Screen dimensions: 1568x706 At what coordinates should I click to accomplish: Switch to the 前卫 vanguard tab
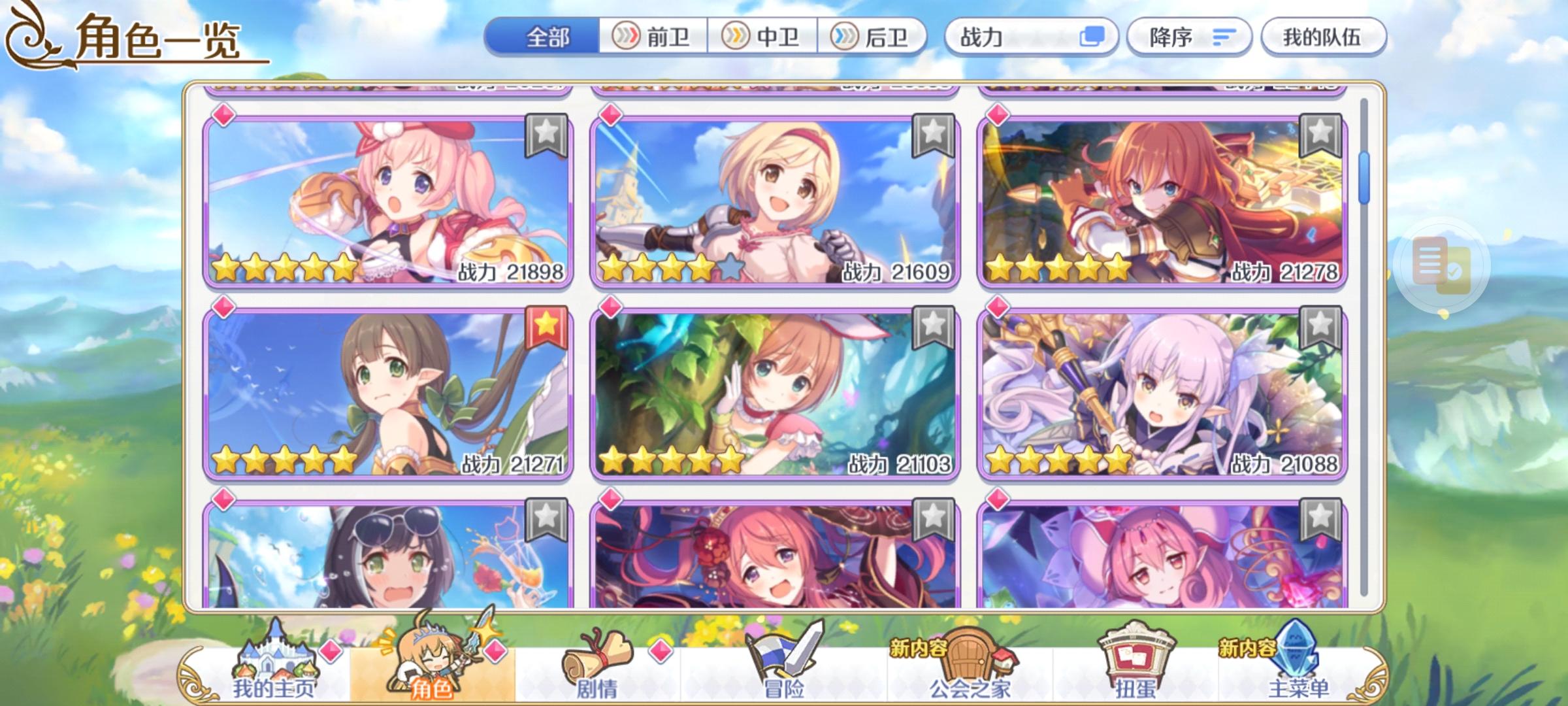[654, 37]
